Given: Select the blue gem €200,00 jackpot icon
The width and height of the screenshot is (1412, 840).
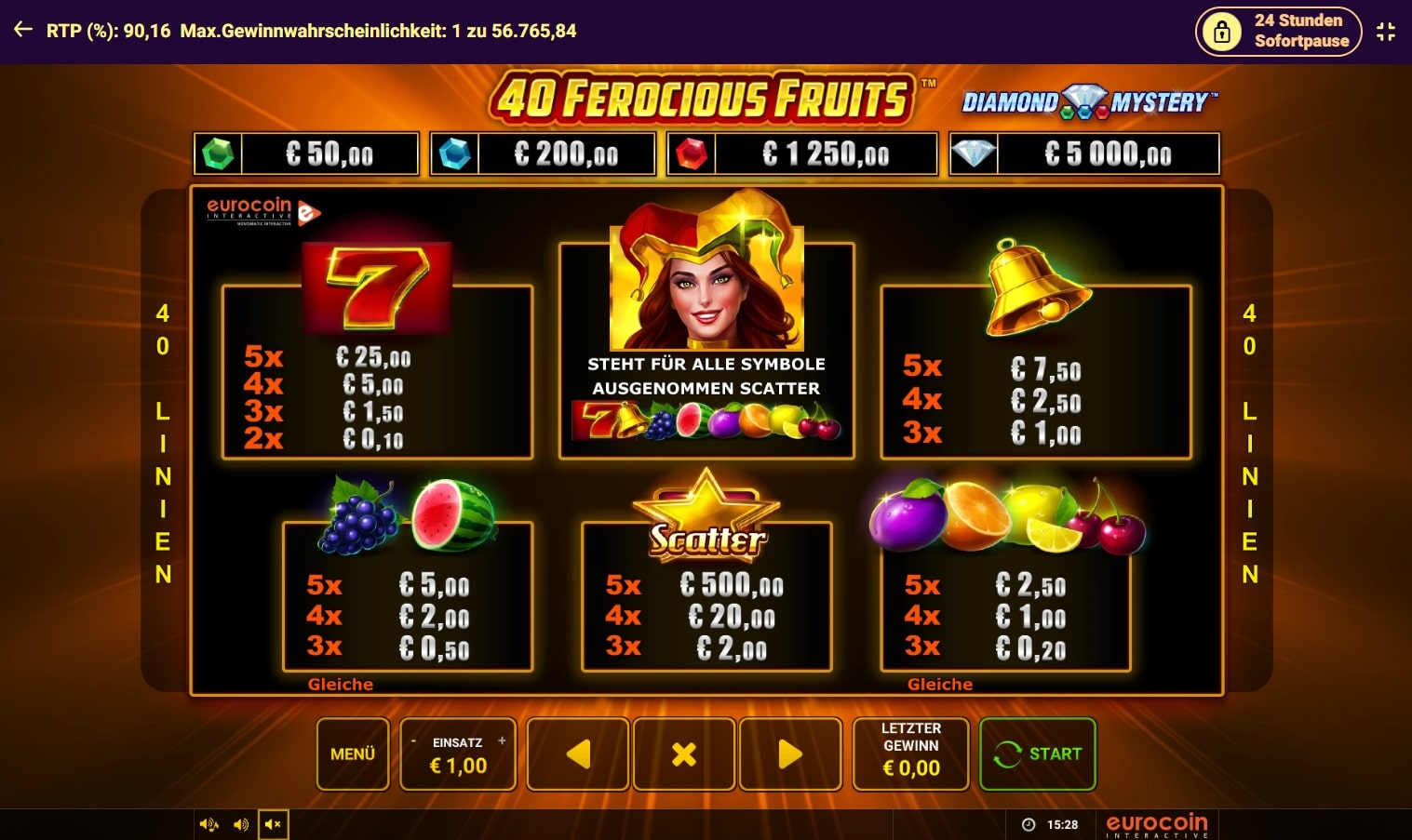Looking at the screenshot, I should (x=455, y=153).
